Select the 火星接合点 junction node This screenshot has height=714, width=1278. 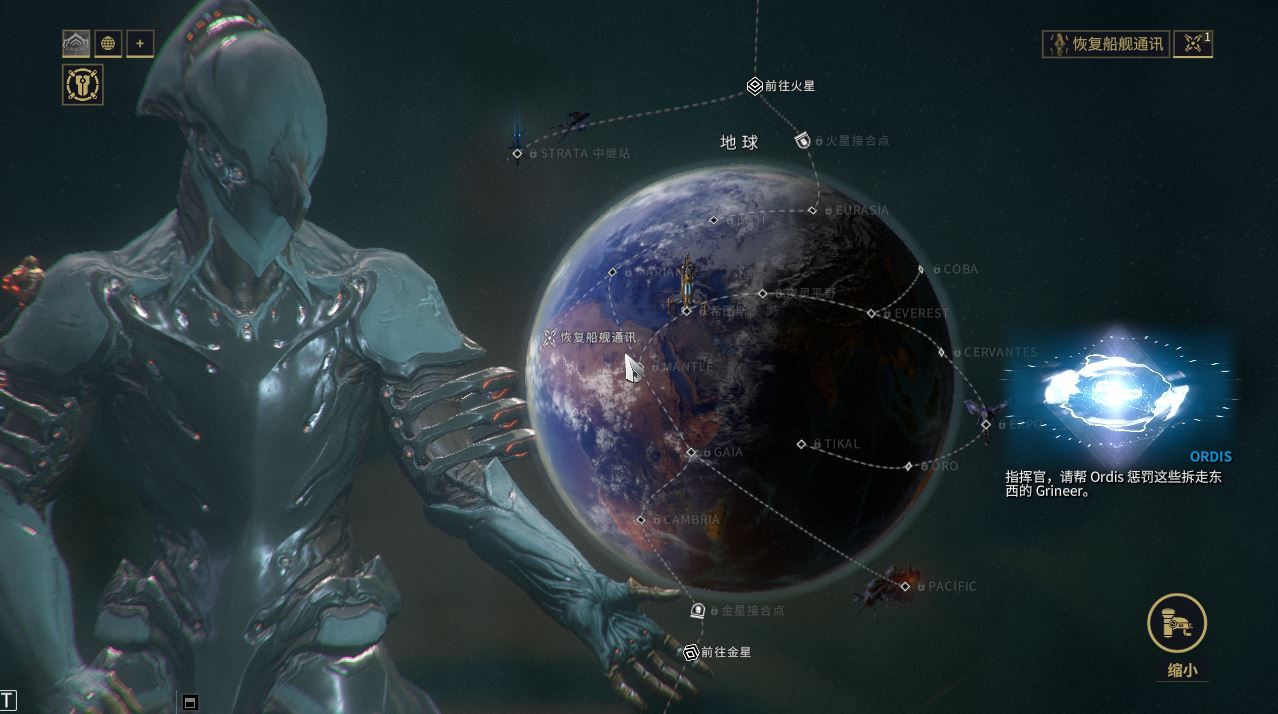[802, 141]
